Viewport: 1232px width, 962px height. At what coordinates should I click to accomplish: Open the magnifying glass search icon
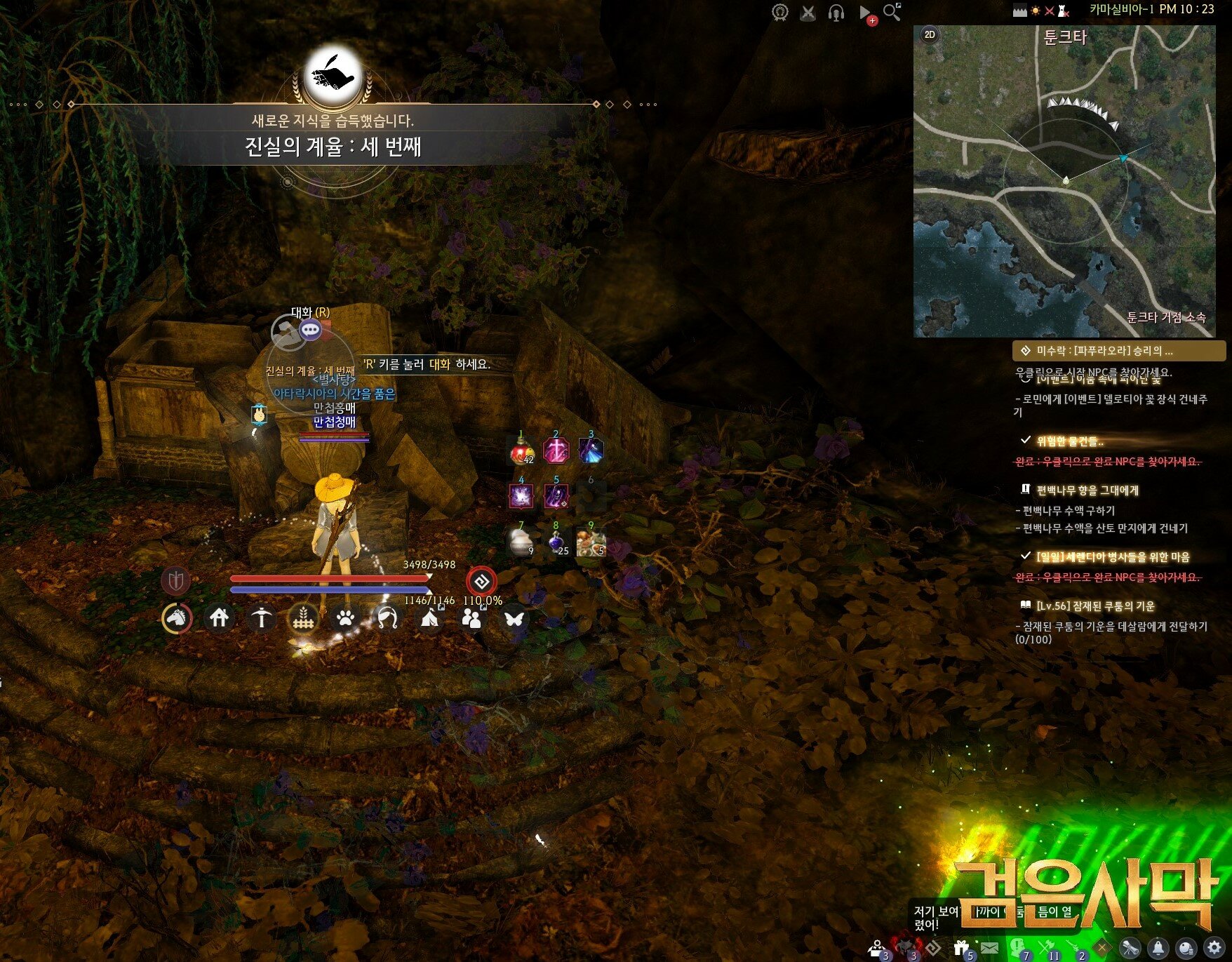(x=892, y=12)
